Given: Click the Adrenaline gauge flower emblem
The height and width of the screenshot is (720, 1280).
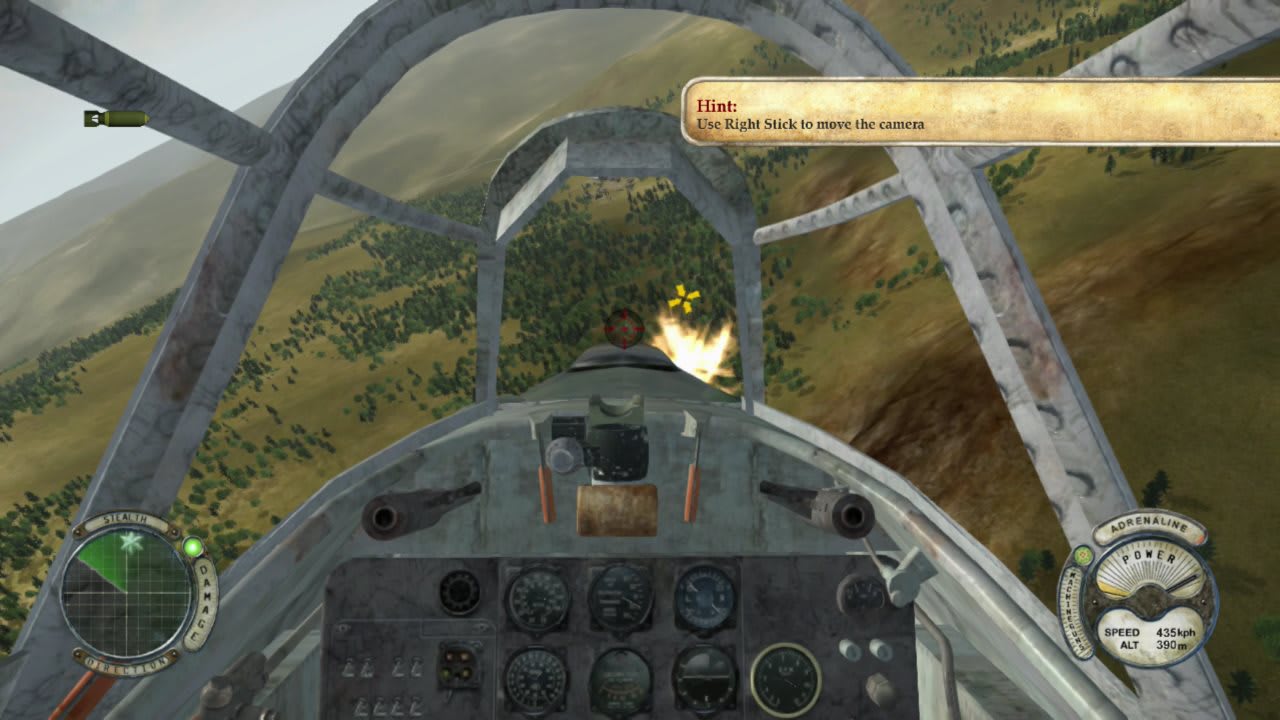Looking at the screenshot, I should pos(1083,556).
